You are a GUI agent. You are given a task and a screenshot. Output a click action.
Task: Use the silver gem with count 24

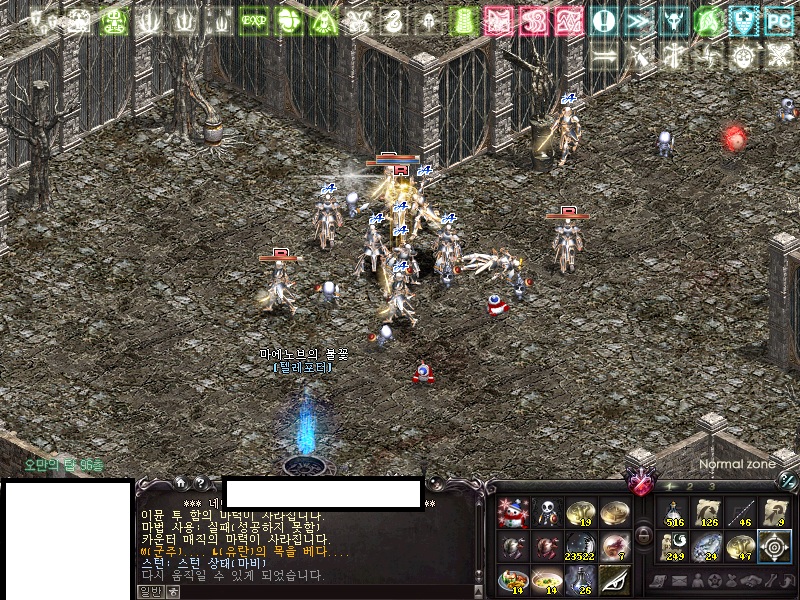point(709,547)
